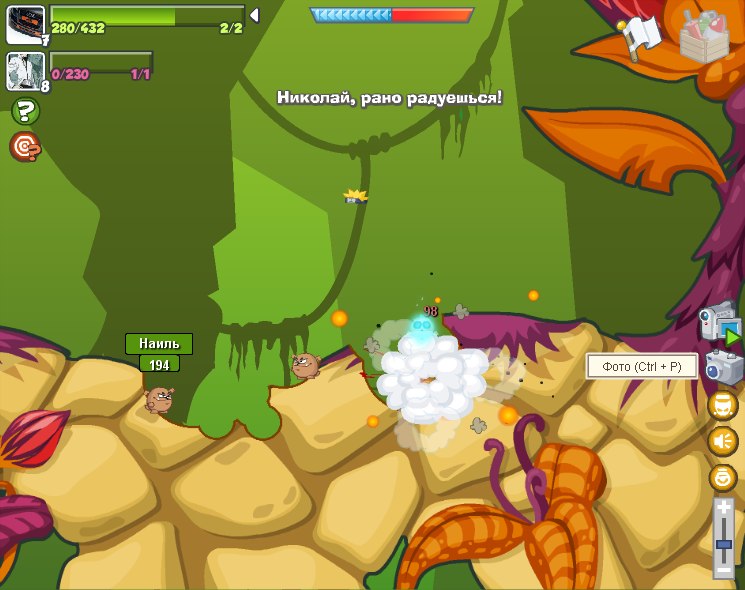The width and height of the screenshot is (745, 590).
Task: Click the orange target hint icon
Action: coord(25,147)
